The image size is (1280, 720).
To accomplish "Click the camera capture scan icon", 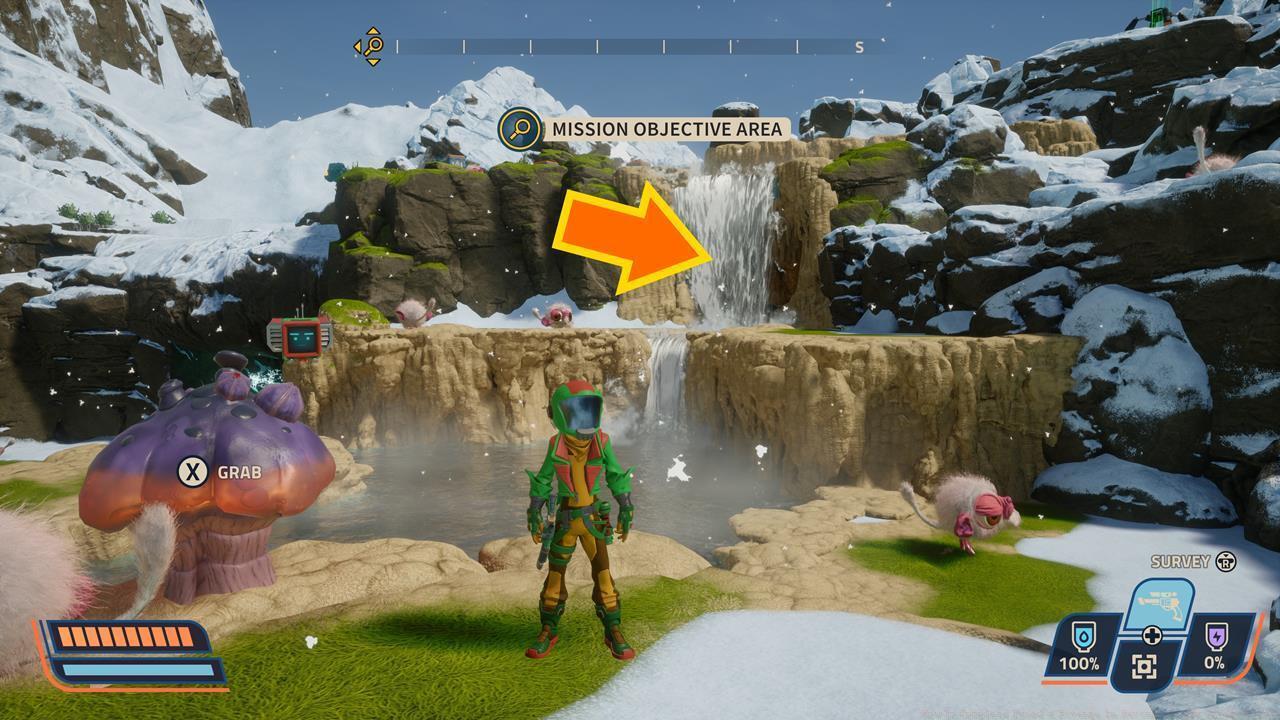I will click(1143, 664).
